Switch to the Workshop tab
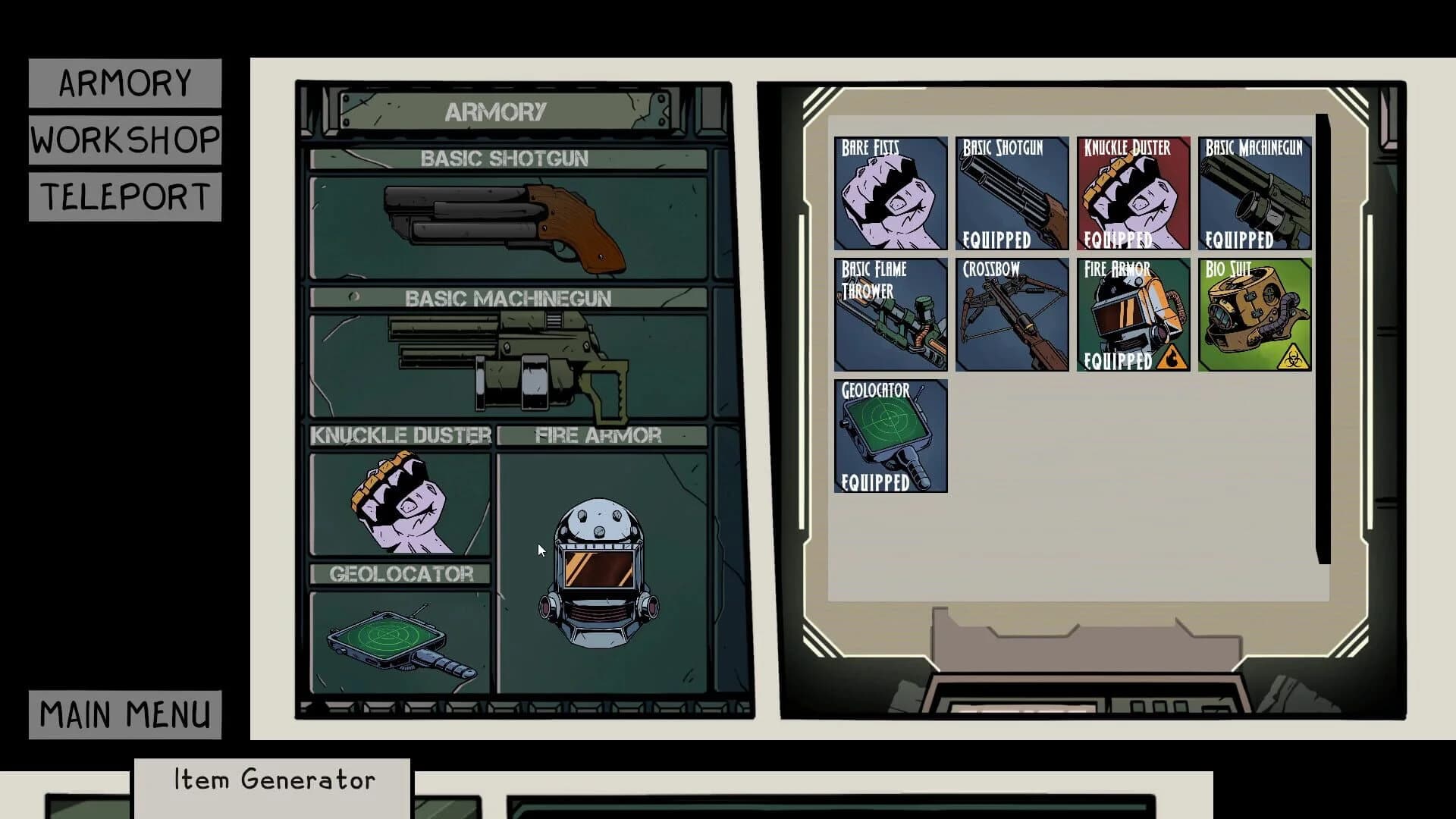The image size is (1456, 819). [124, 139]
